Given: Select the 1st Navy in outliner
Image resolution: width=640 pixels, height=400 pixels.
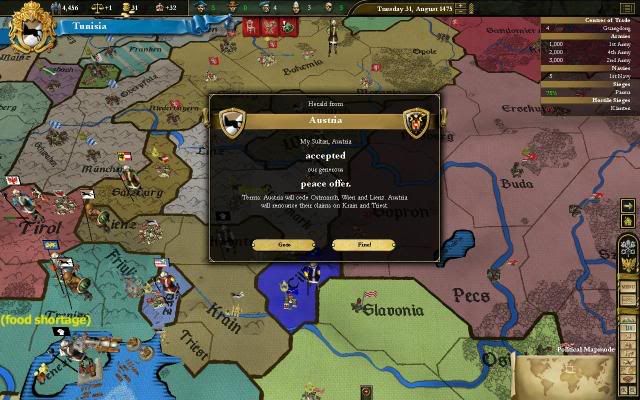Looking at the screenshot, I should pos(608,75).
